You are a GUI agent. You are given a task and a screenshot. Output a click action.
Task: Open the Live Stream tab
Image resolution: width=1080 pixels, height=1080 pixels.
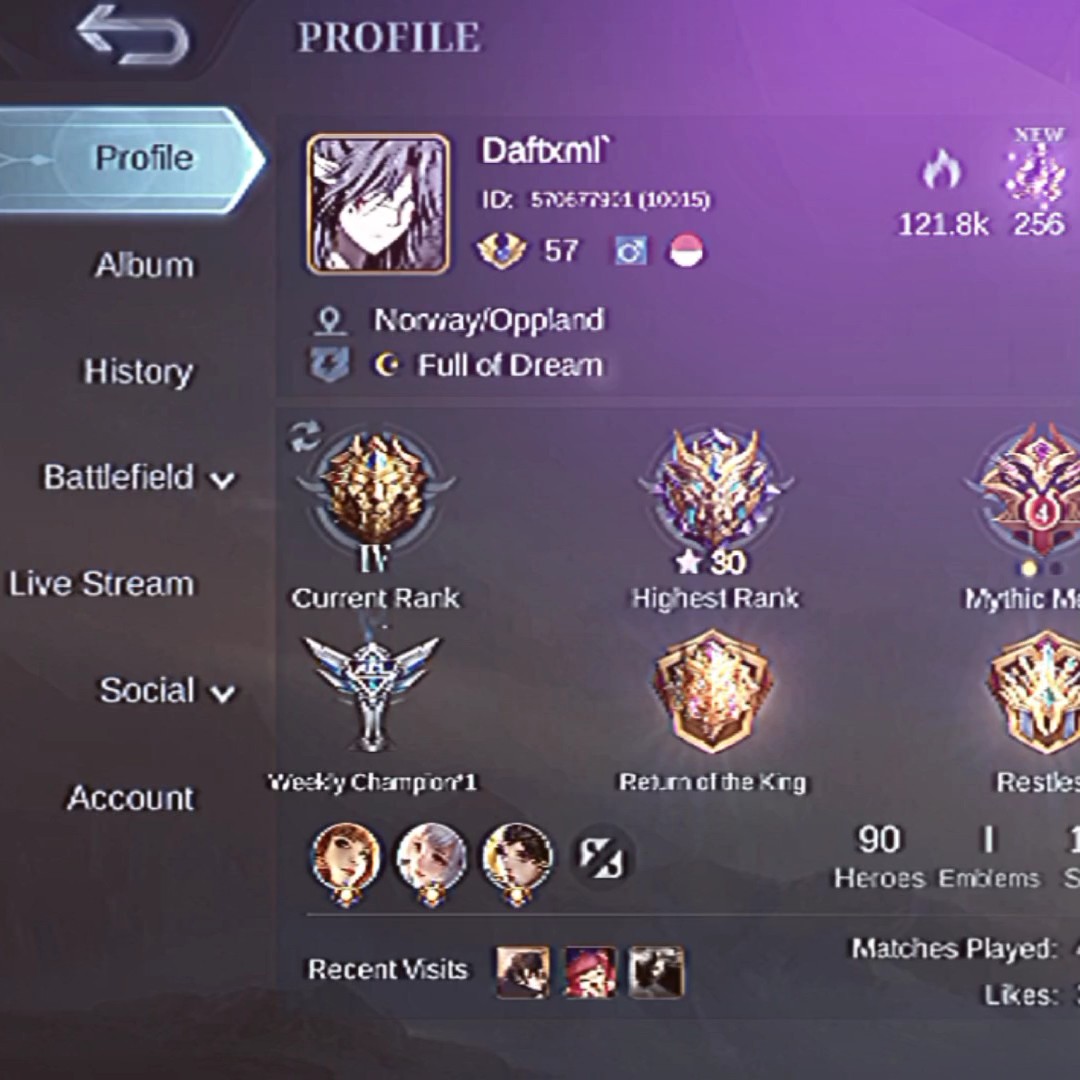[x=102, y=585]
